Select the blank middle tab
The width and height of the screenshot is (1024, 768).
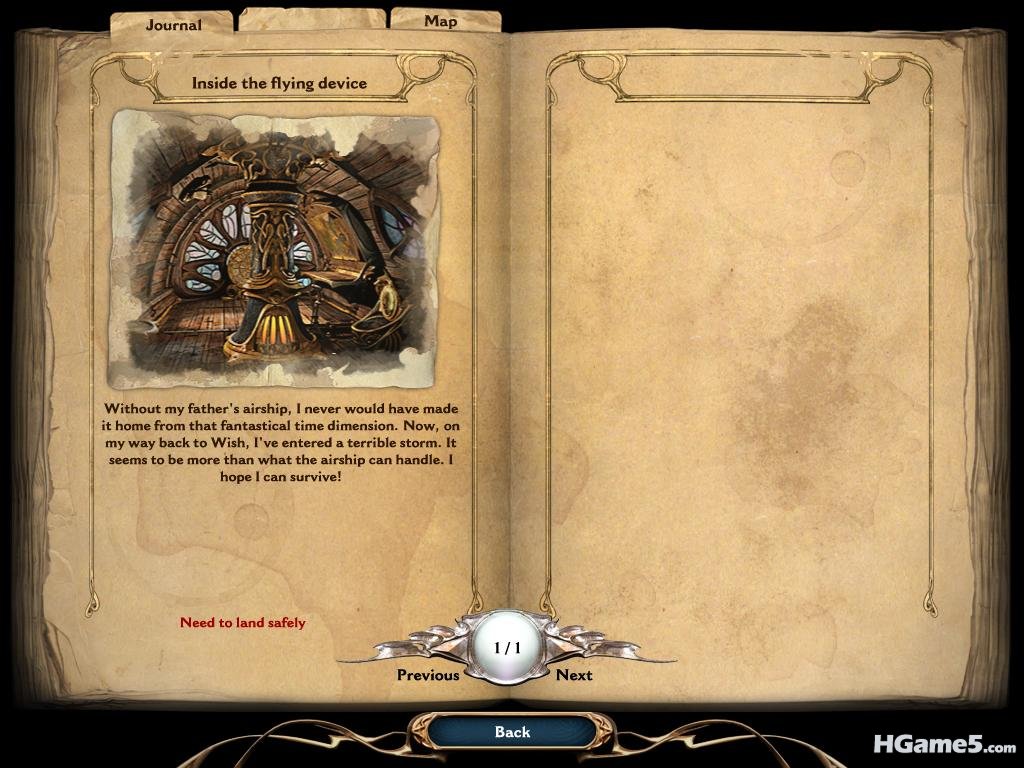[312, 20]
